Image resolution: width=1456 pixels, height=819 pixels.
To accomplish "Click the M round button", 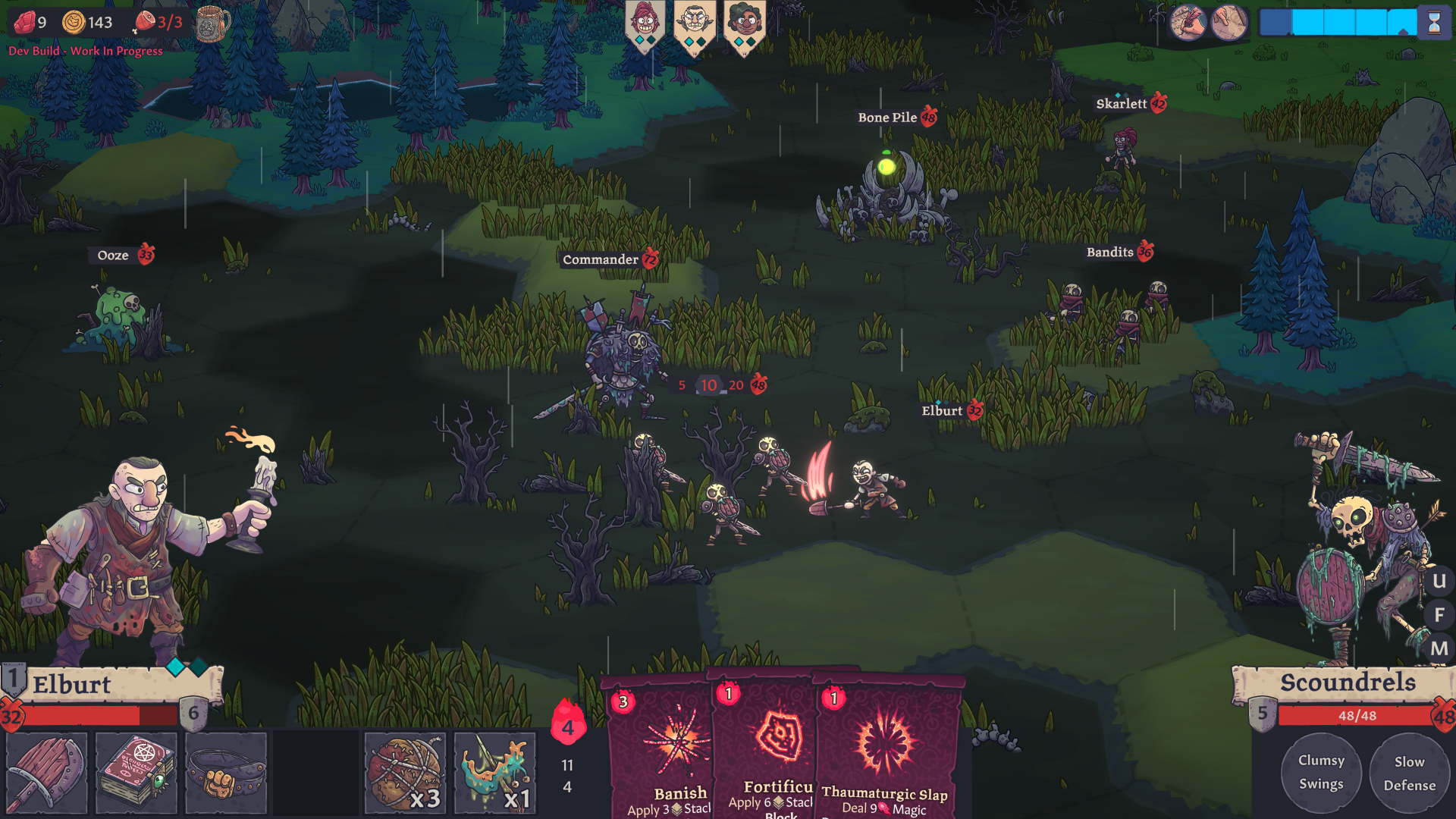I will click(1439, 648).
